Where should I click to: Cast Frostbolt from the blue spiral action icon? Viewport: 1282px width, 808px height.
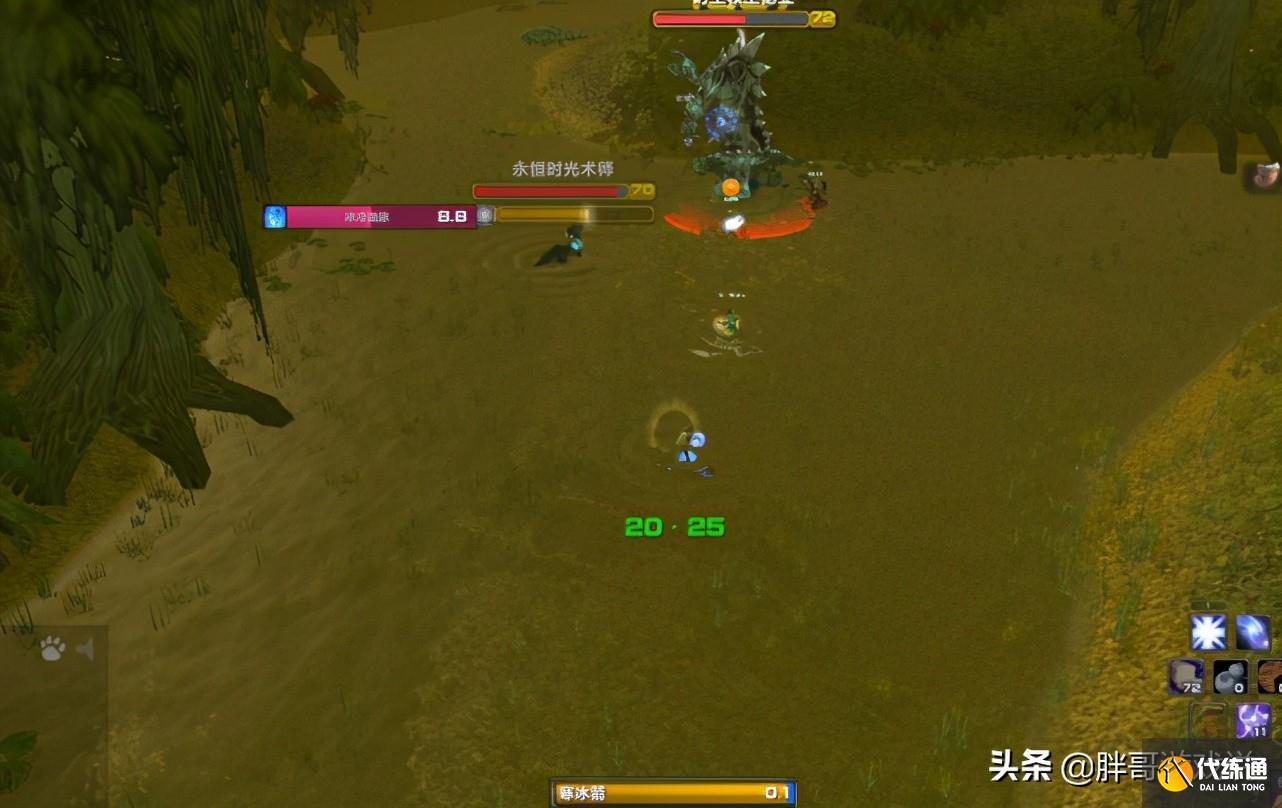1251,632
